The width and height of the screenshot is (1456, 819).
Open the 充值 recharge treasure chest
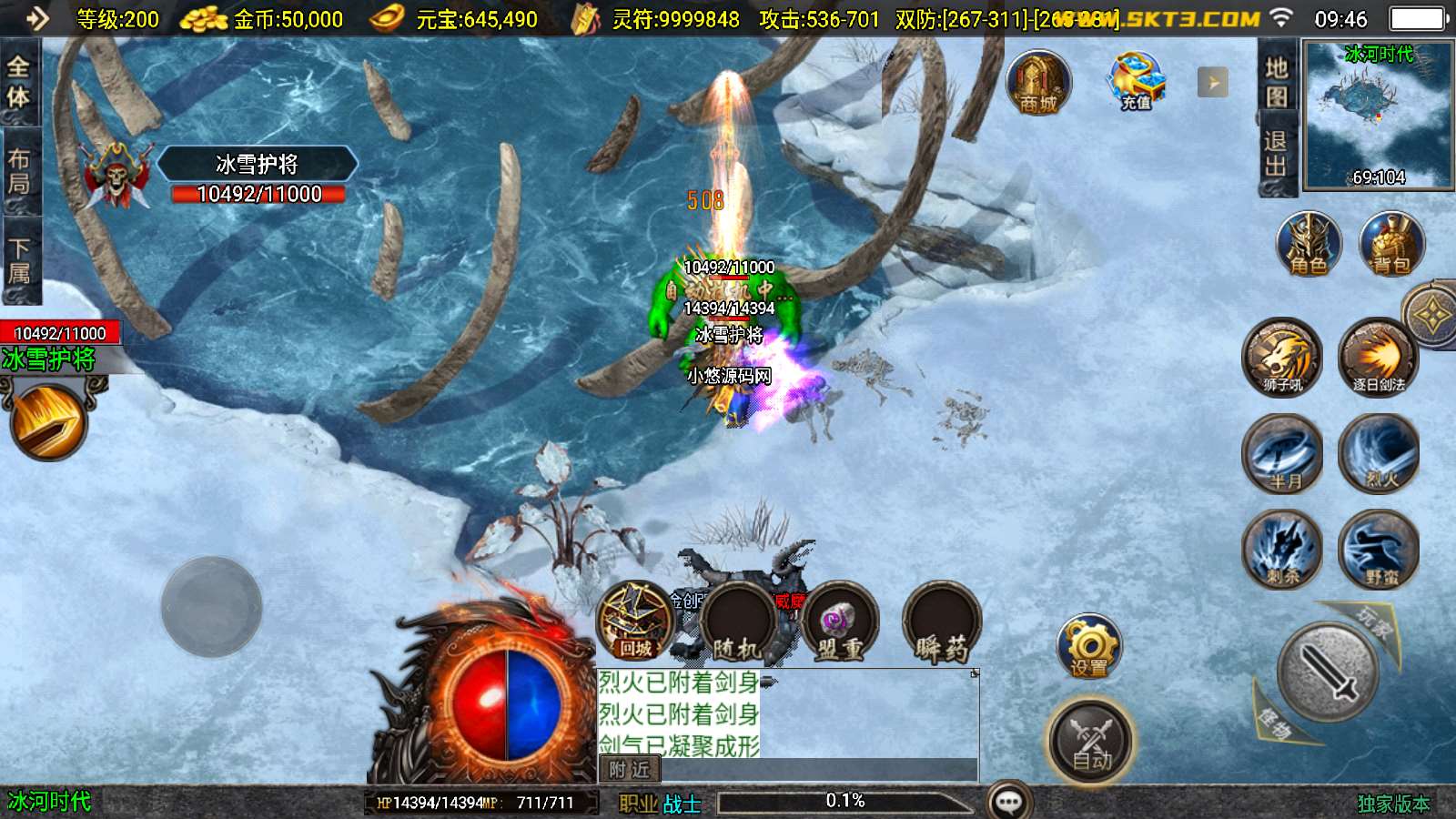pos(1136,82)
